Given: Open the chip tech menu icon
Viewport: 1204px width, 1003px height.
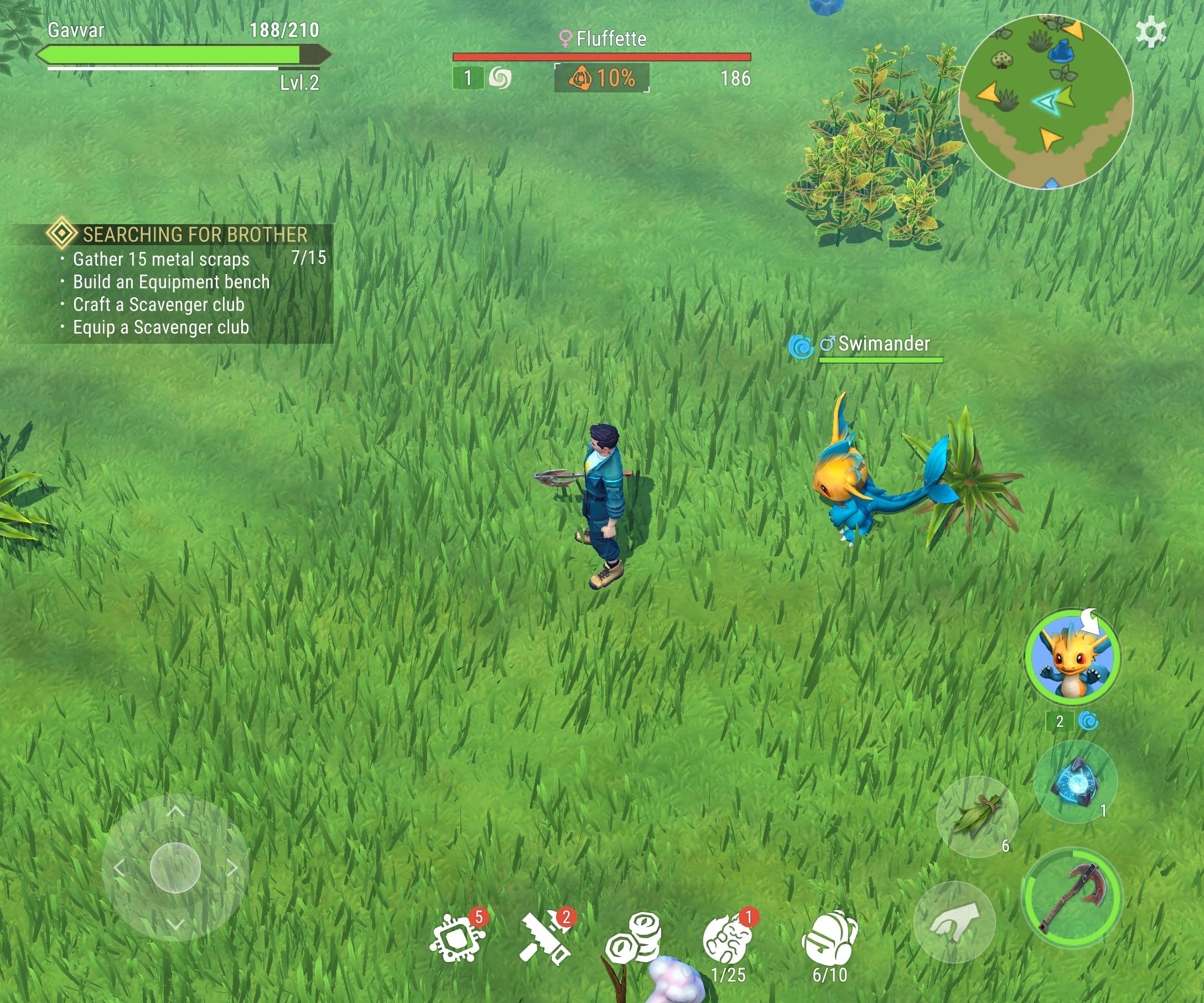Looking at the screenshot, I should [457, 938].
